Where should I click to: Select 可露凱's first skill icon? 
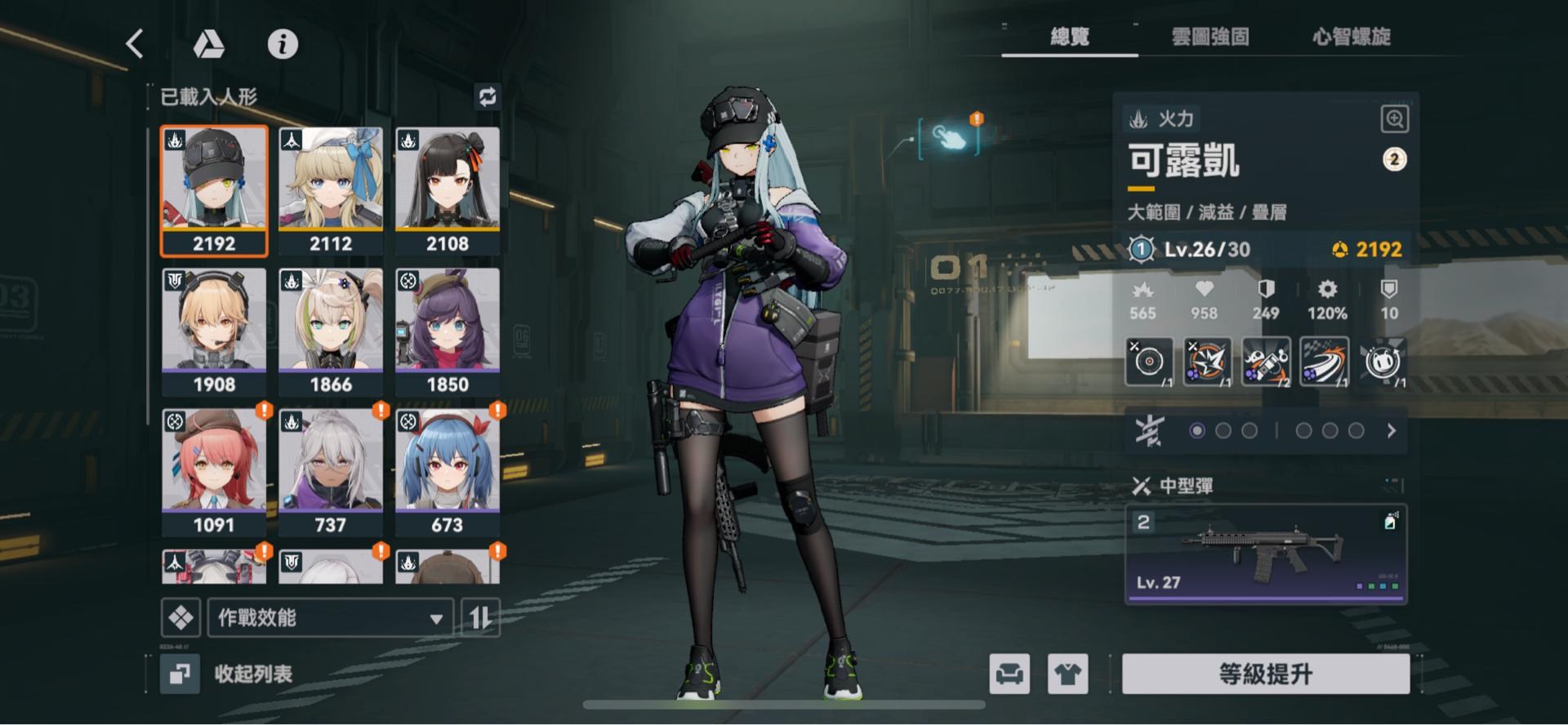point(1147,362)
